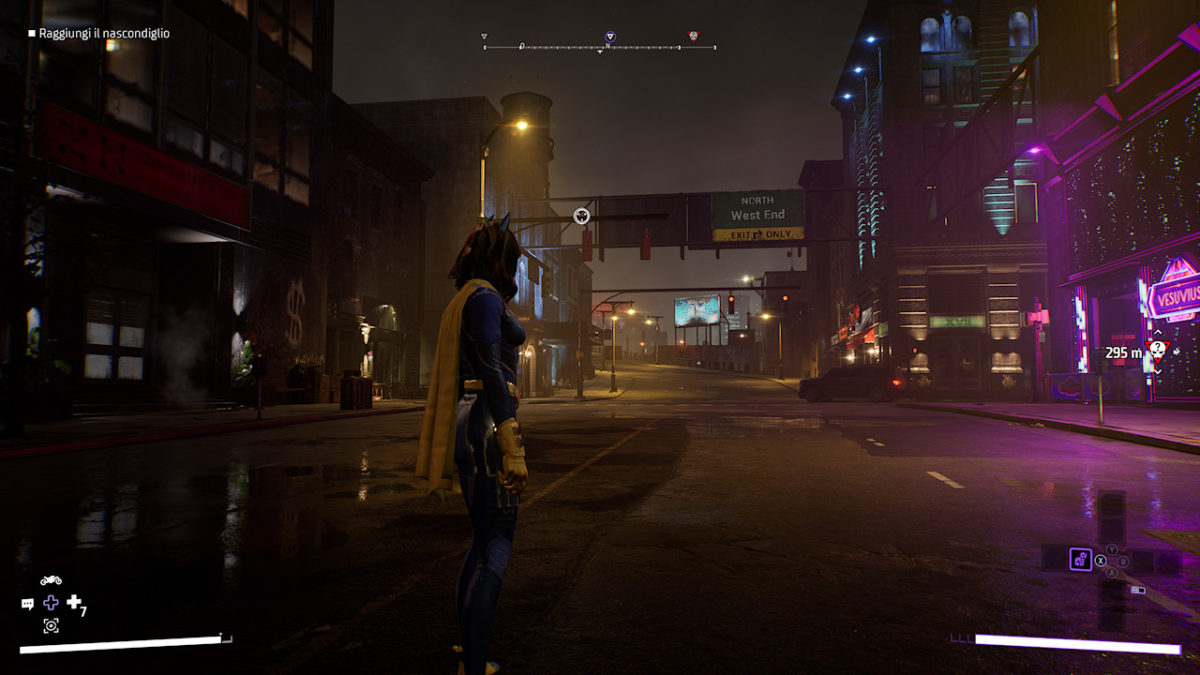Select the "Raggiungi il nascondiglio" objective tracker

click(98, 33)
